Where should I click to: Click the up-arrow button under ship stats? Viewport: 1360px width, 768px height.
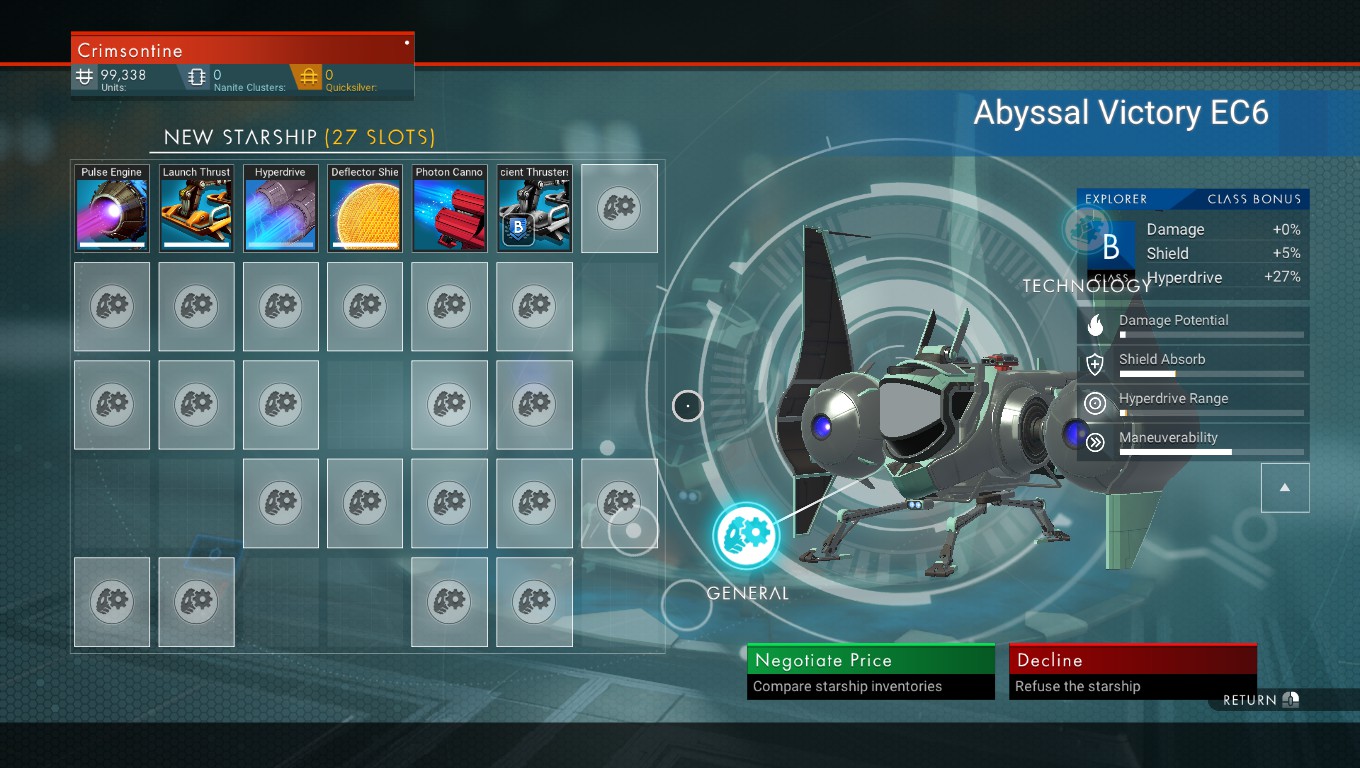(1285, 488)
